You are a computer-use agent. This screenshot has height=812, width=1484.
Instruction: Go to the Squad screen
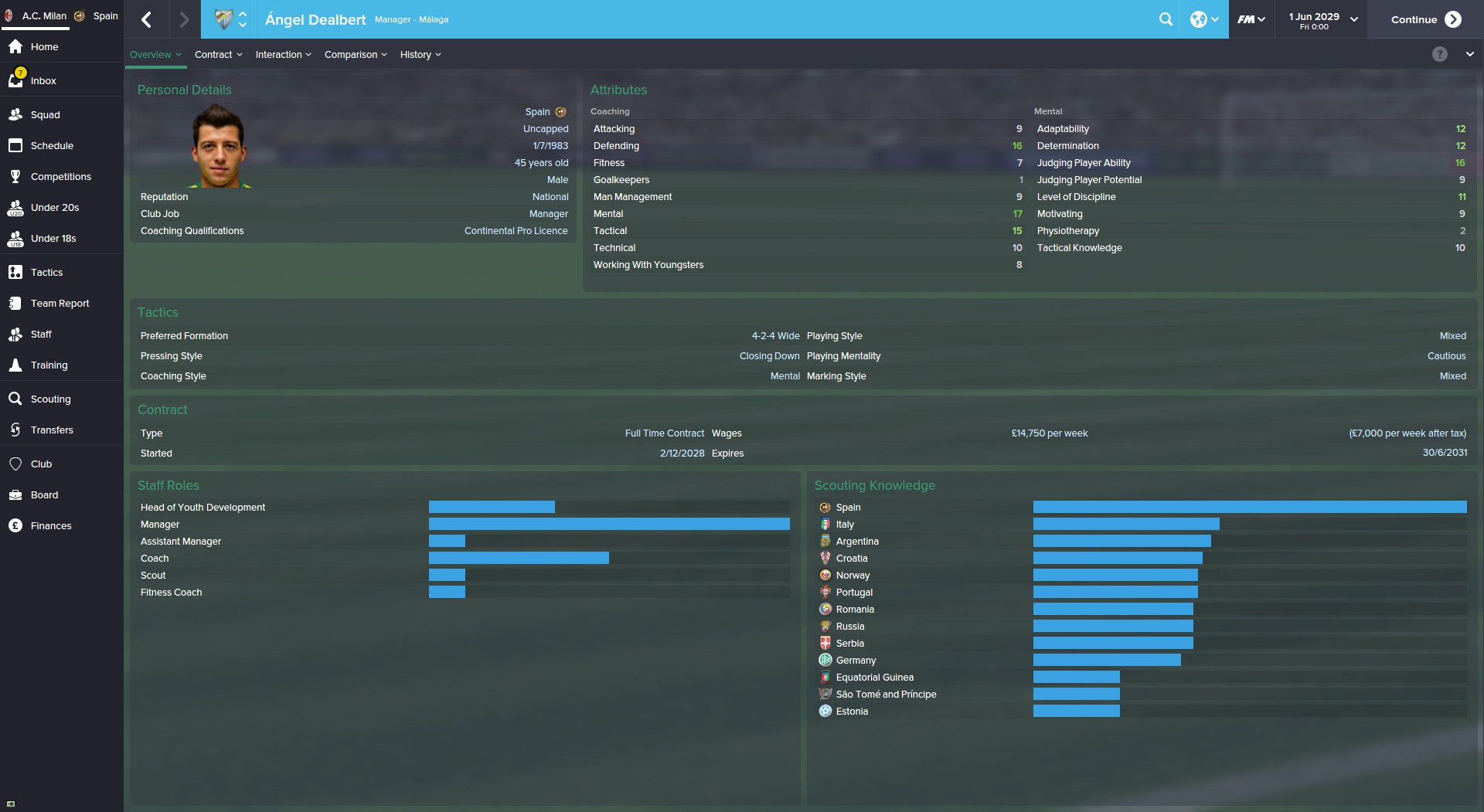click(x=45, y=114)
